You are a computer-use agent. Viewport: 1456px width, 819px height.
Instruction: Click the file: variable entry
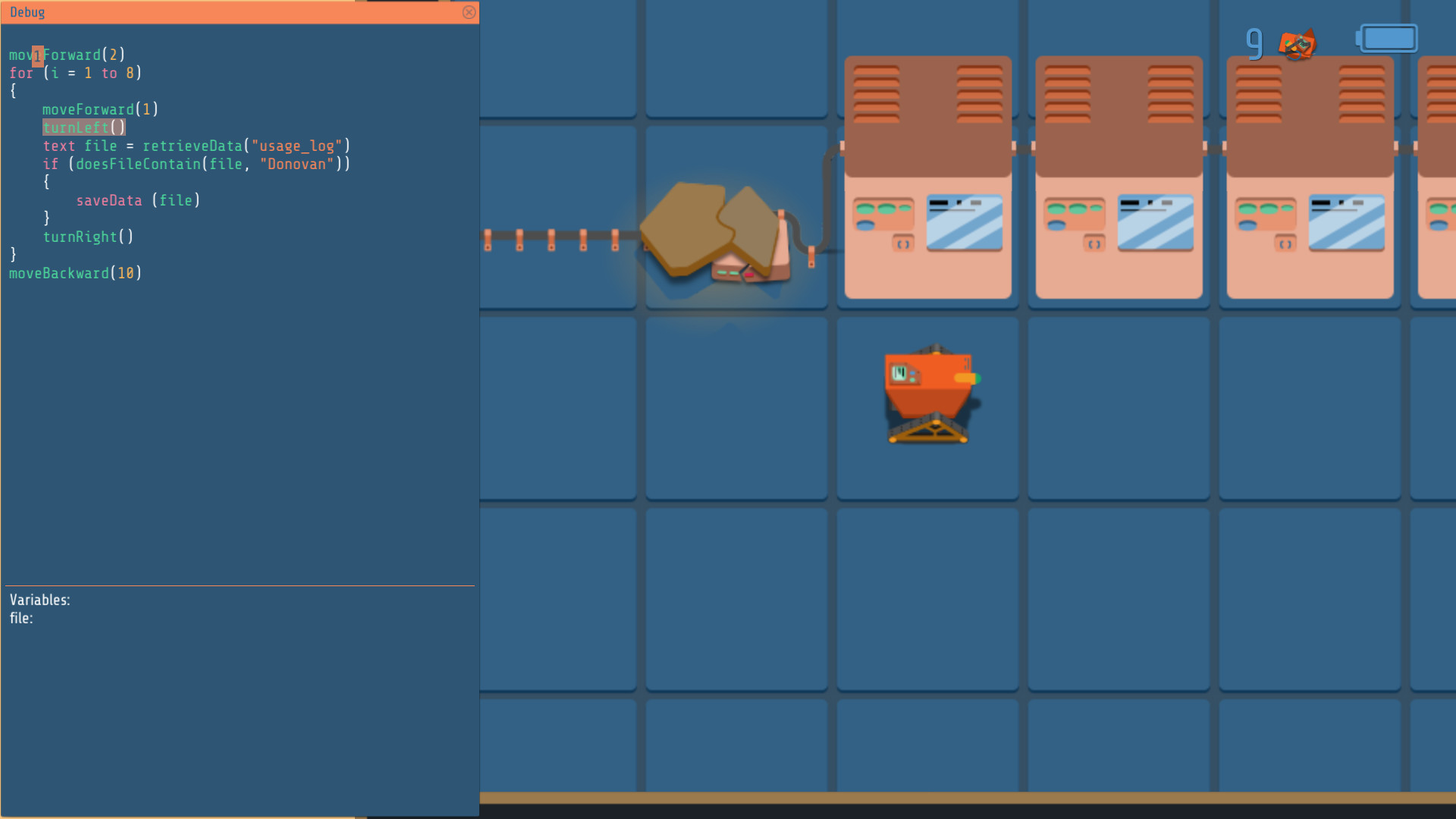click(x=20, y=618)
